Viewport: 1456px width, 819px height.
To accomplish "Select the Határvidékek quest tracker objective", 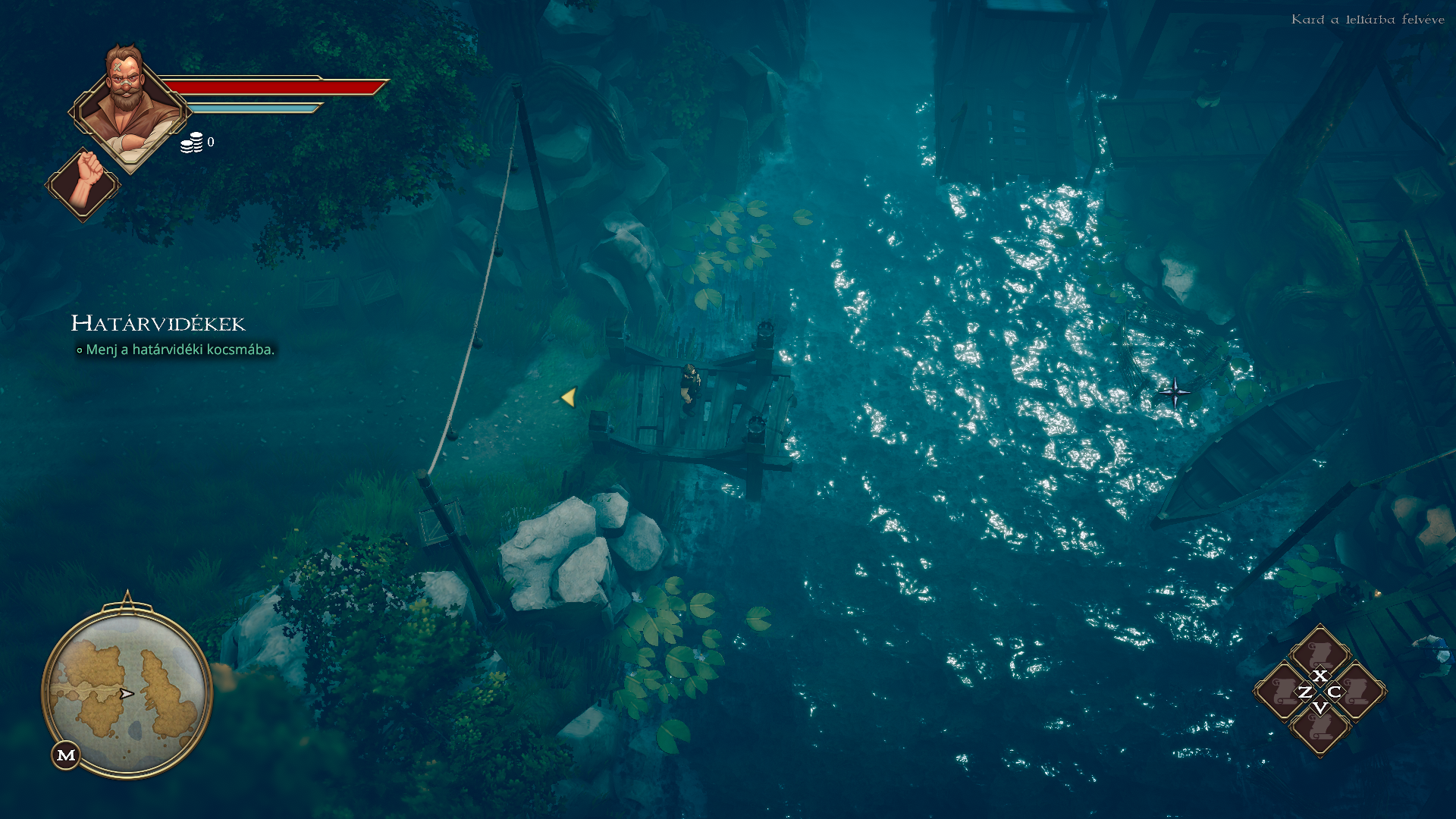I will pyautogui.click(x=180, y=350).
